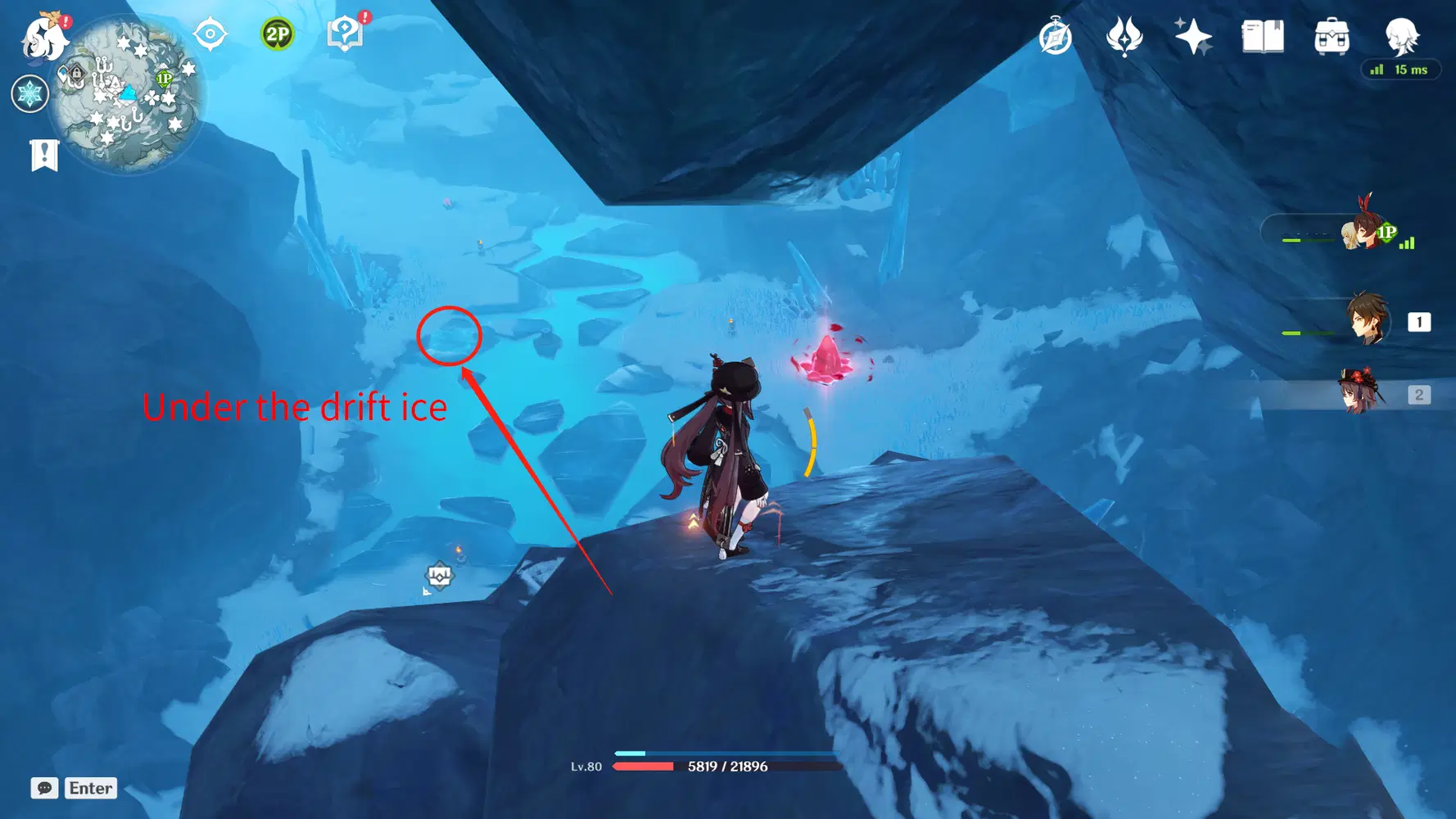1456x819 pixels.
Task: Click the 15 ms ping indicator
Action: pyautogui.click(x=1400, y=70)
